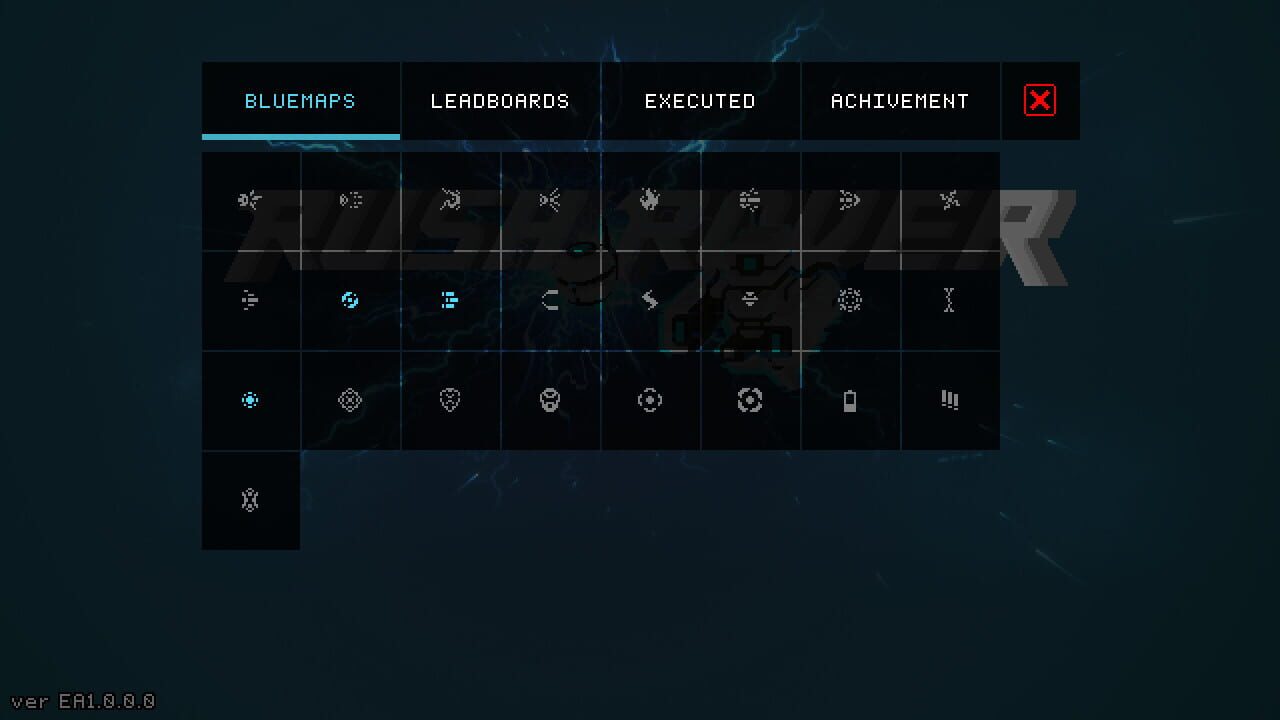View the targeting reticle blueprint

click(650, 400)
